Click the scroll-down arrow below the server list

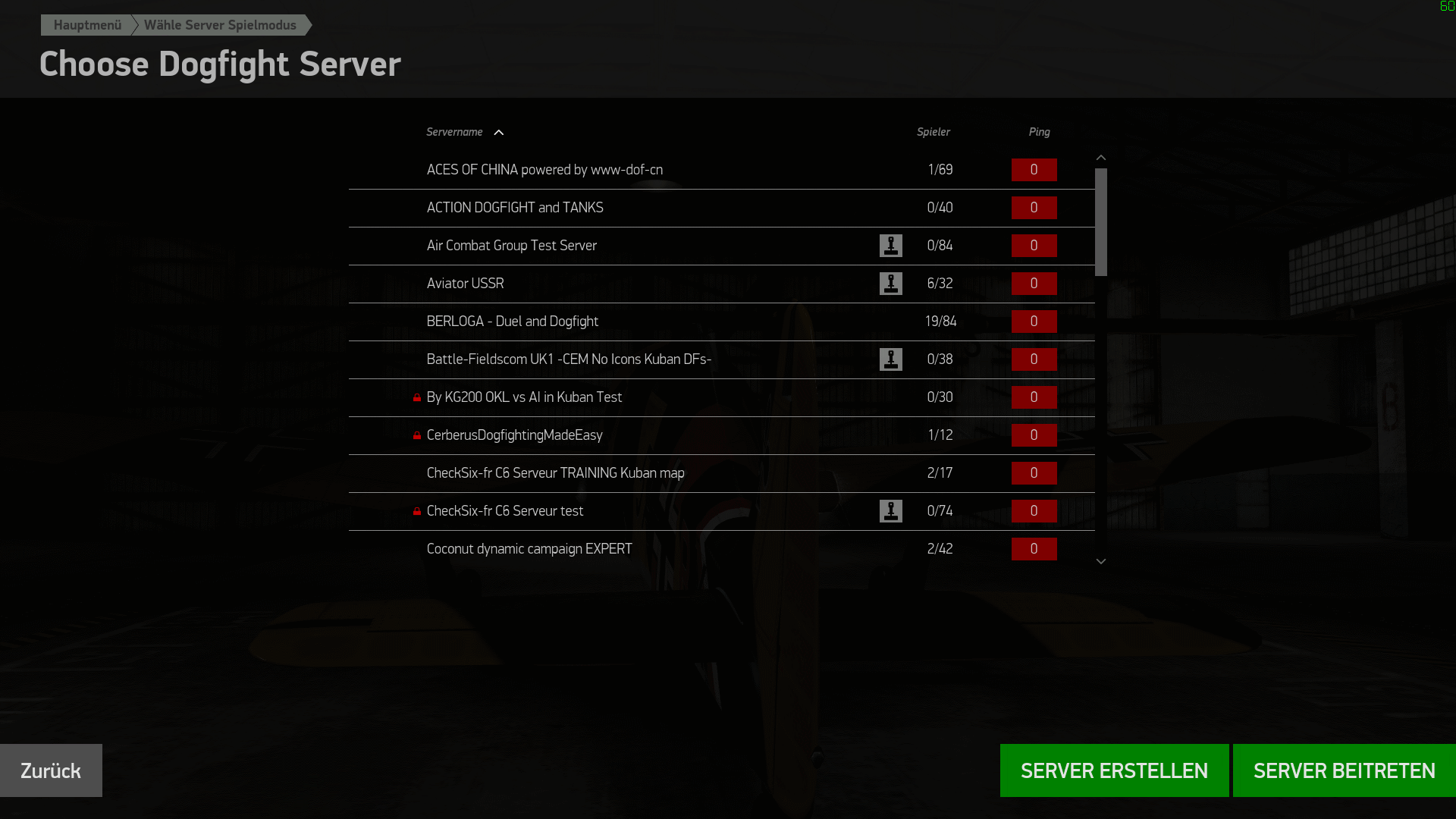tap(1101, 561)
